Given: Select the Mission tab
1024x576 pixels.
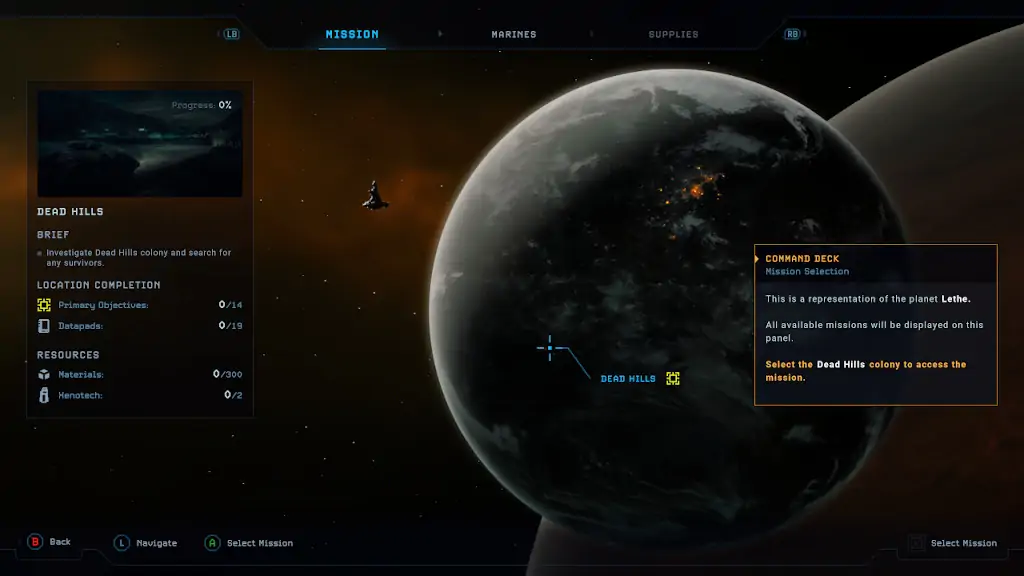Looking at the screenshot, I should tap(352, 34).
